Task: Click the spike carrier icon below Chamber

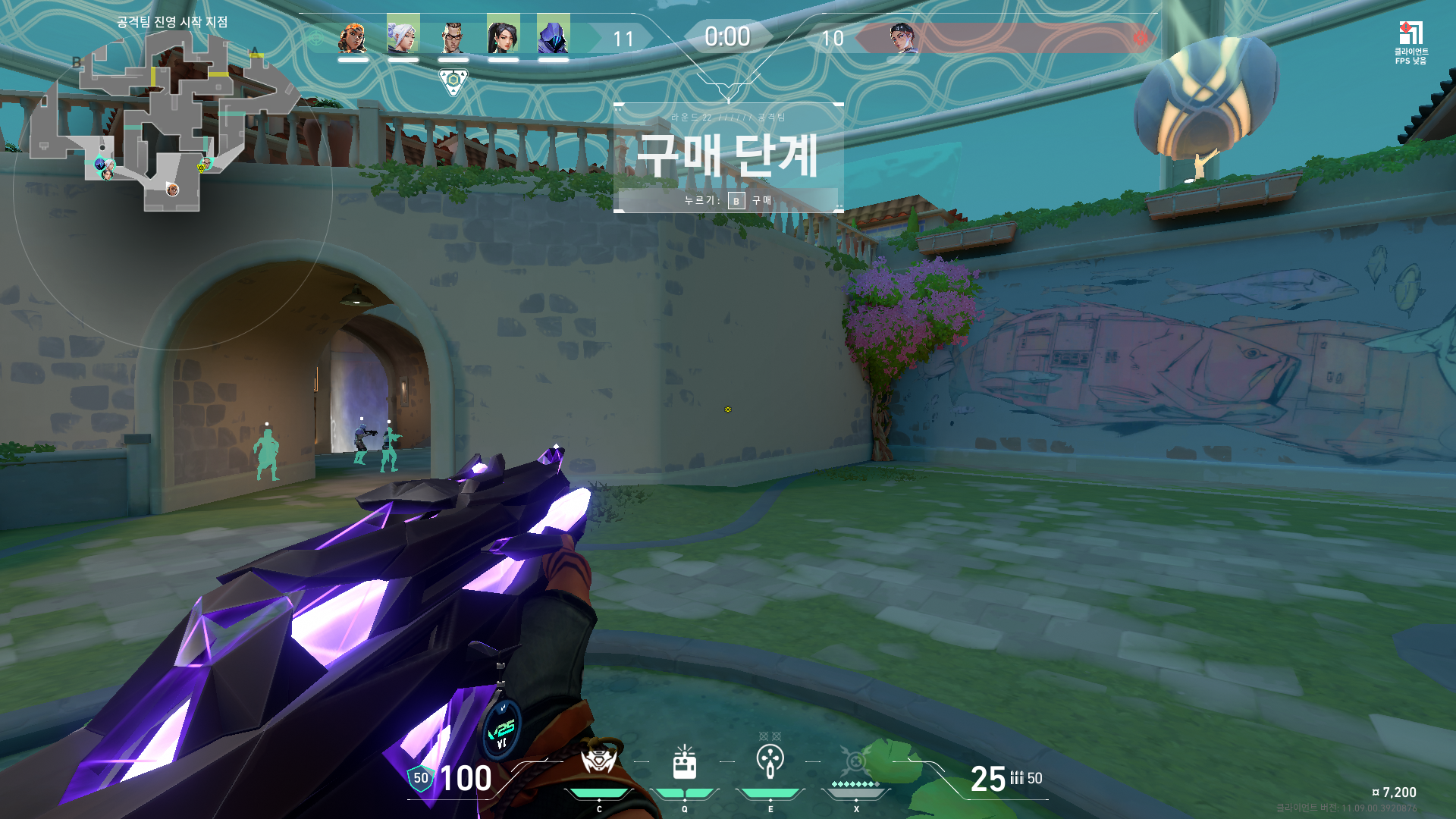Action: [453, 81]
